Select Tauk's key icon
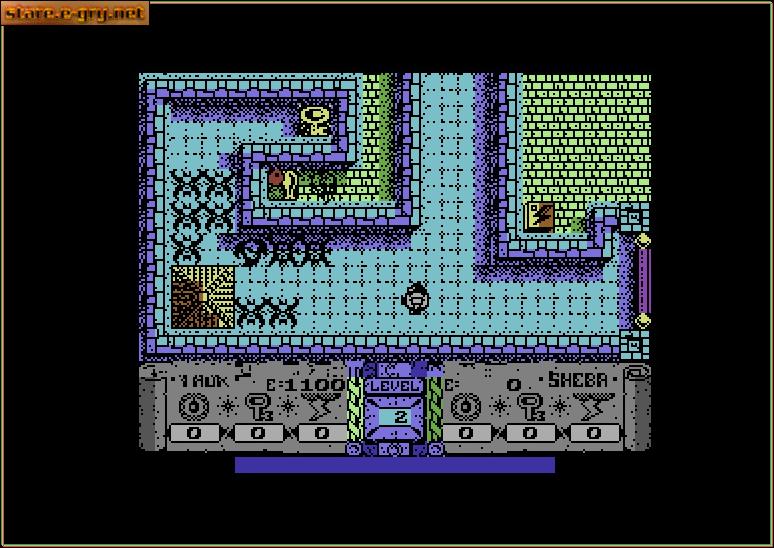Image resolution: width=774 pixels, height=548 pixels. [258, 406]
